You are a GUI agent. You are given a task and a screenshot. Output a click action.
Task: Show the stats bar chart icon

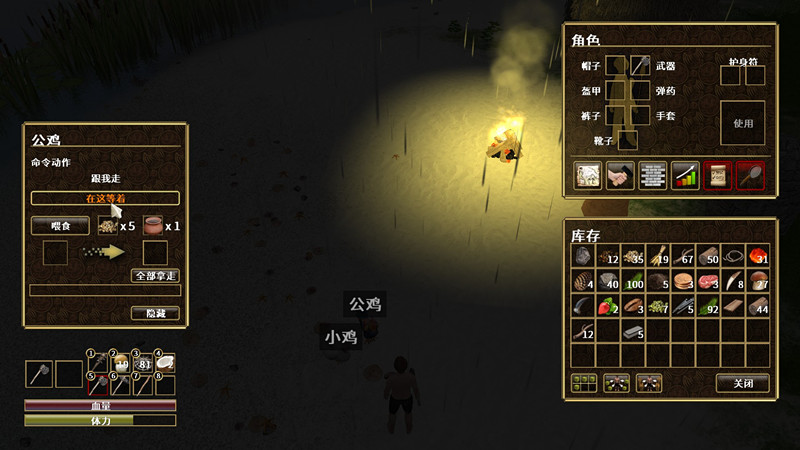[685, 175]
